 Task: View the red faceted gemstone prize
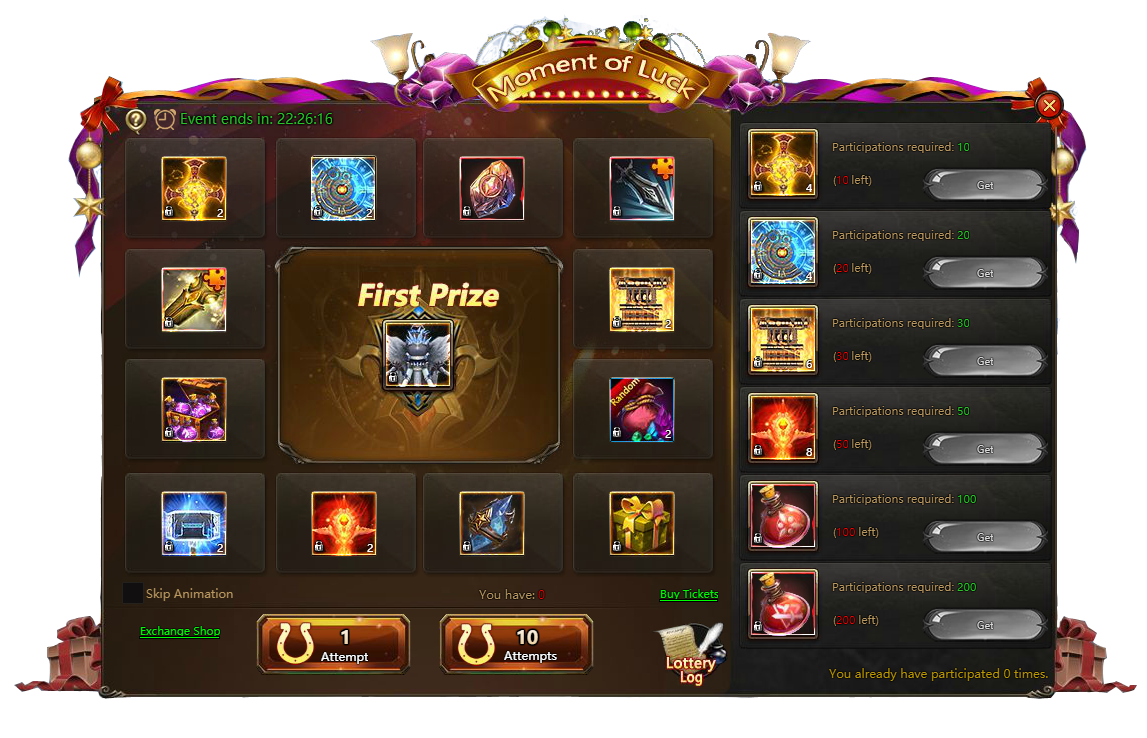tap(492, 188)
